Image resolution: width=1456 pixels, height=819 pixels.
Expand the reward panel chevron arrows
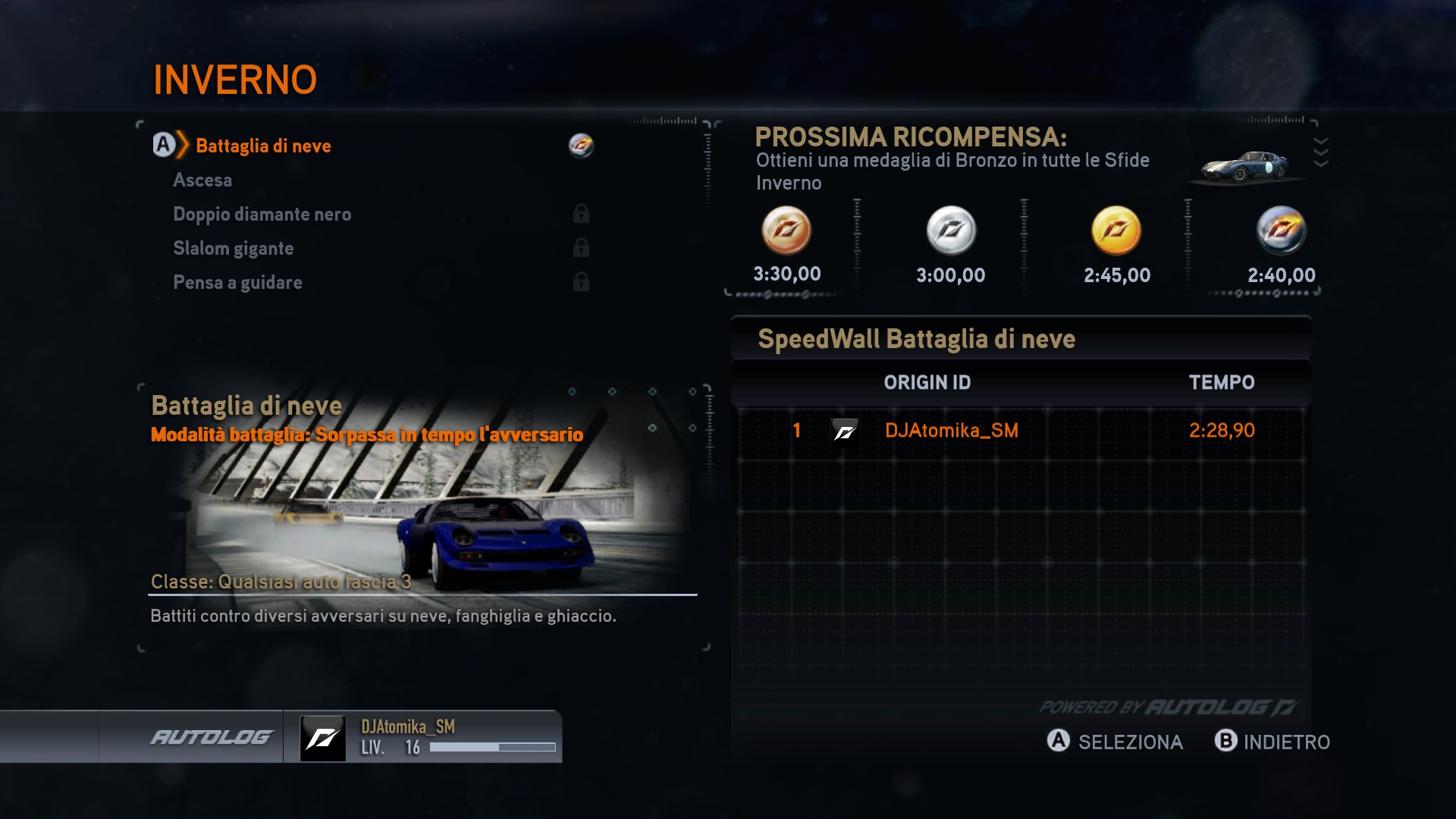(x=1320, y=152)
